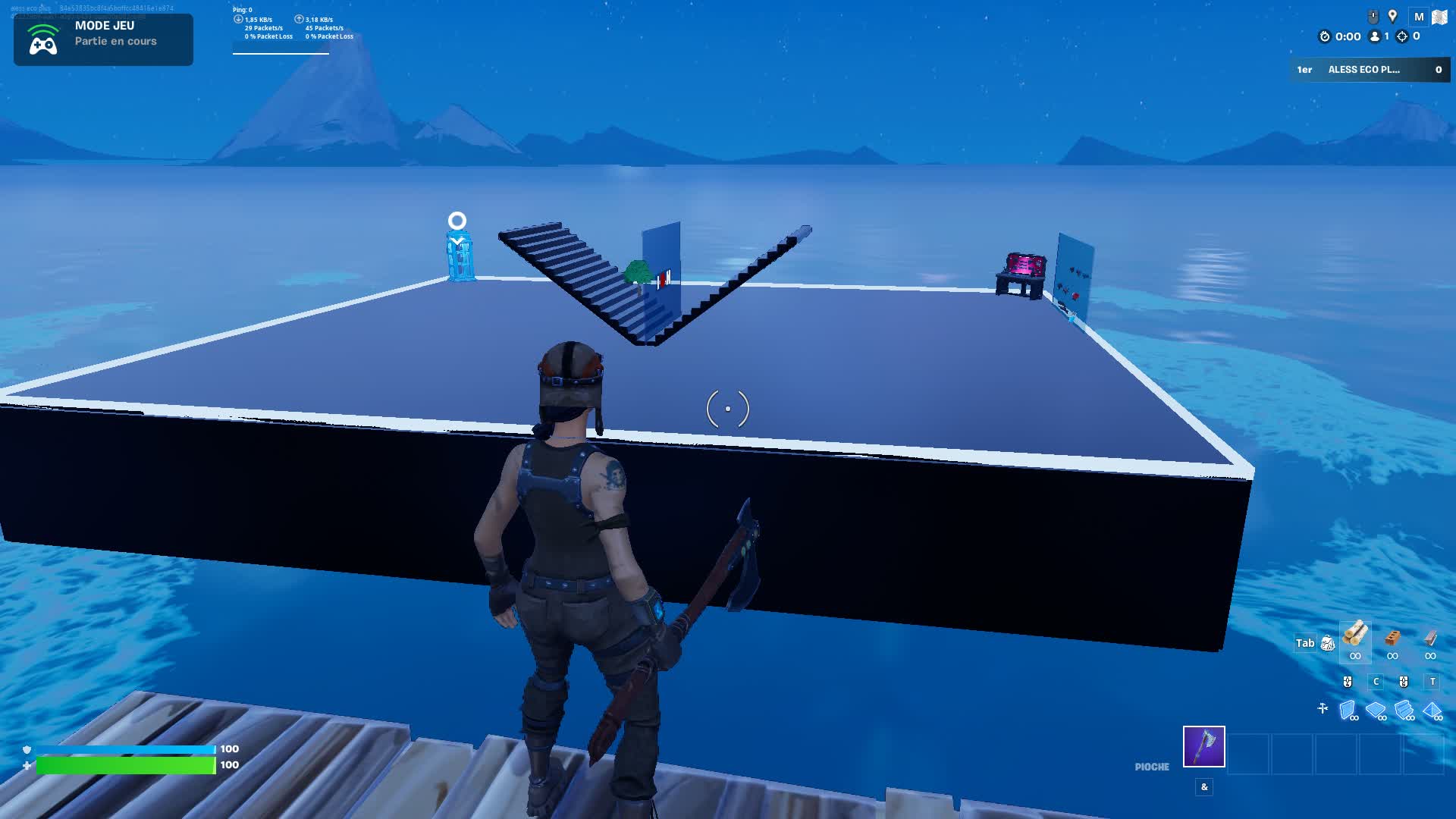Select the Pioche pickaxe slot thumbnail

[x=1203, y=747]
